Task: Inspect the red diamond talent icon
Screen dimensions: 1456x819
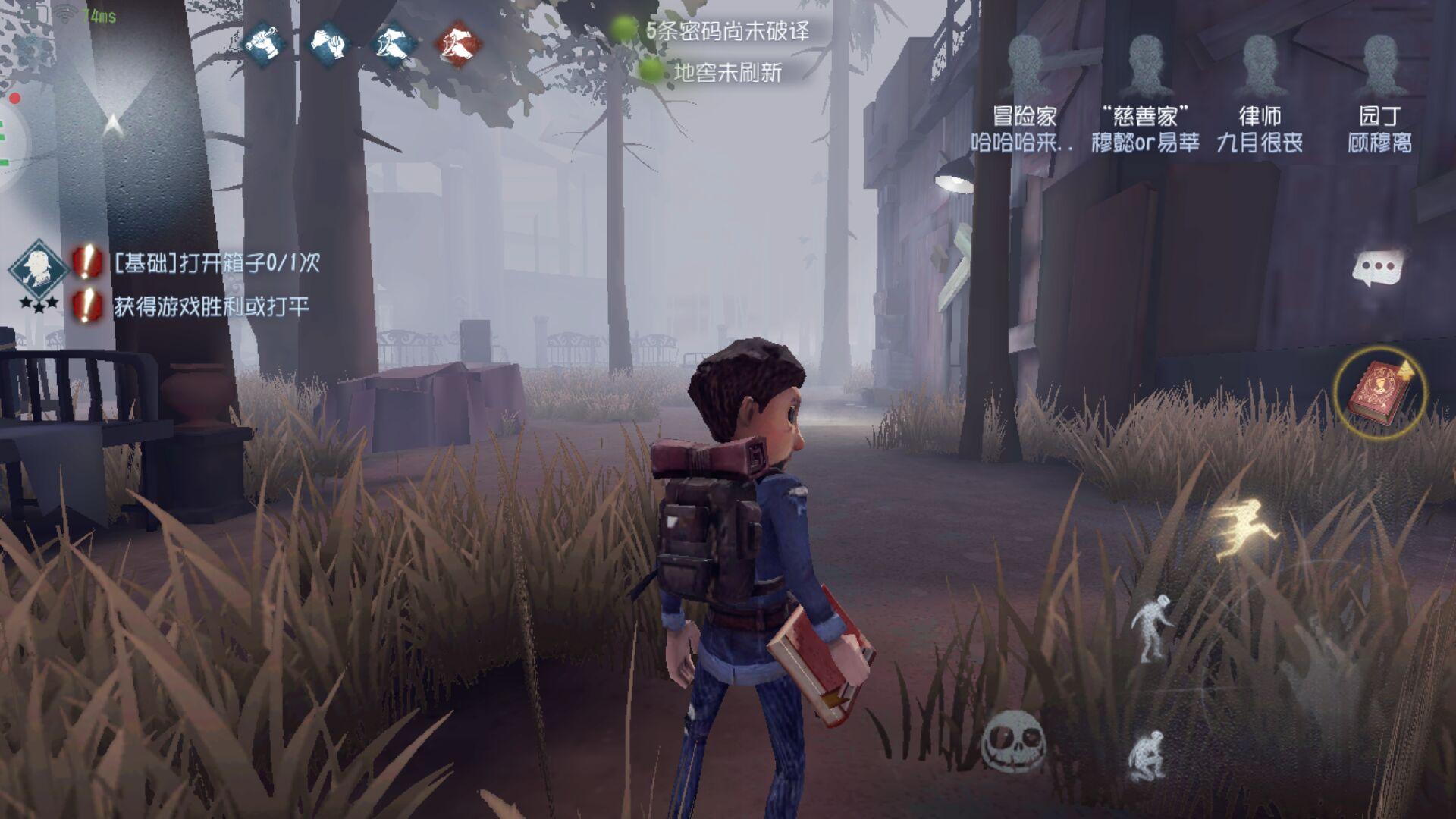Action: tap(457, 42)
